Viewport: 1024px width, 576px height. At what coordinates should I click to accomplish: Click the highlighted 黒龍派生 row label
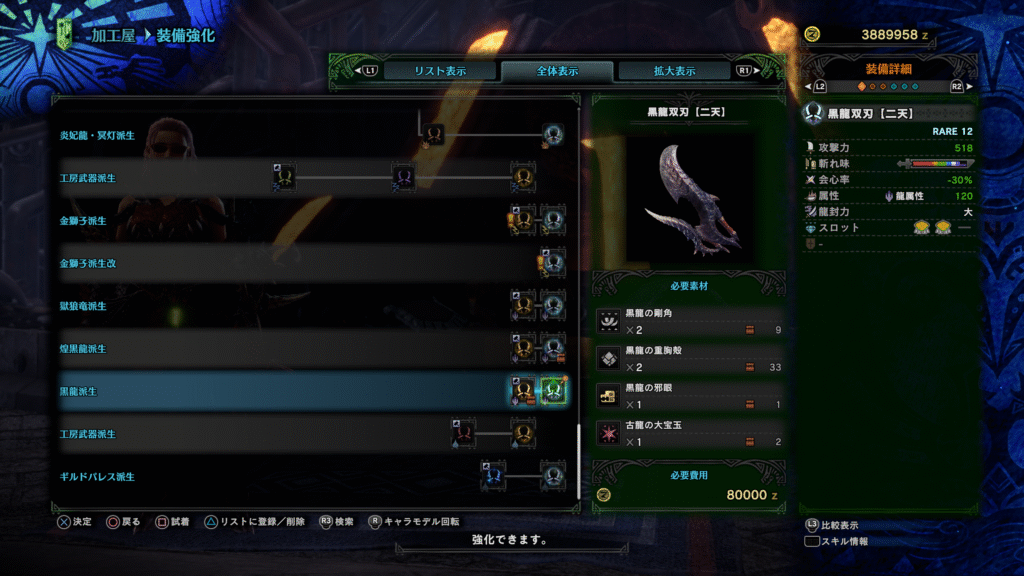click(x=78, y=392)
